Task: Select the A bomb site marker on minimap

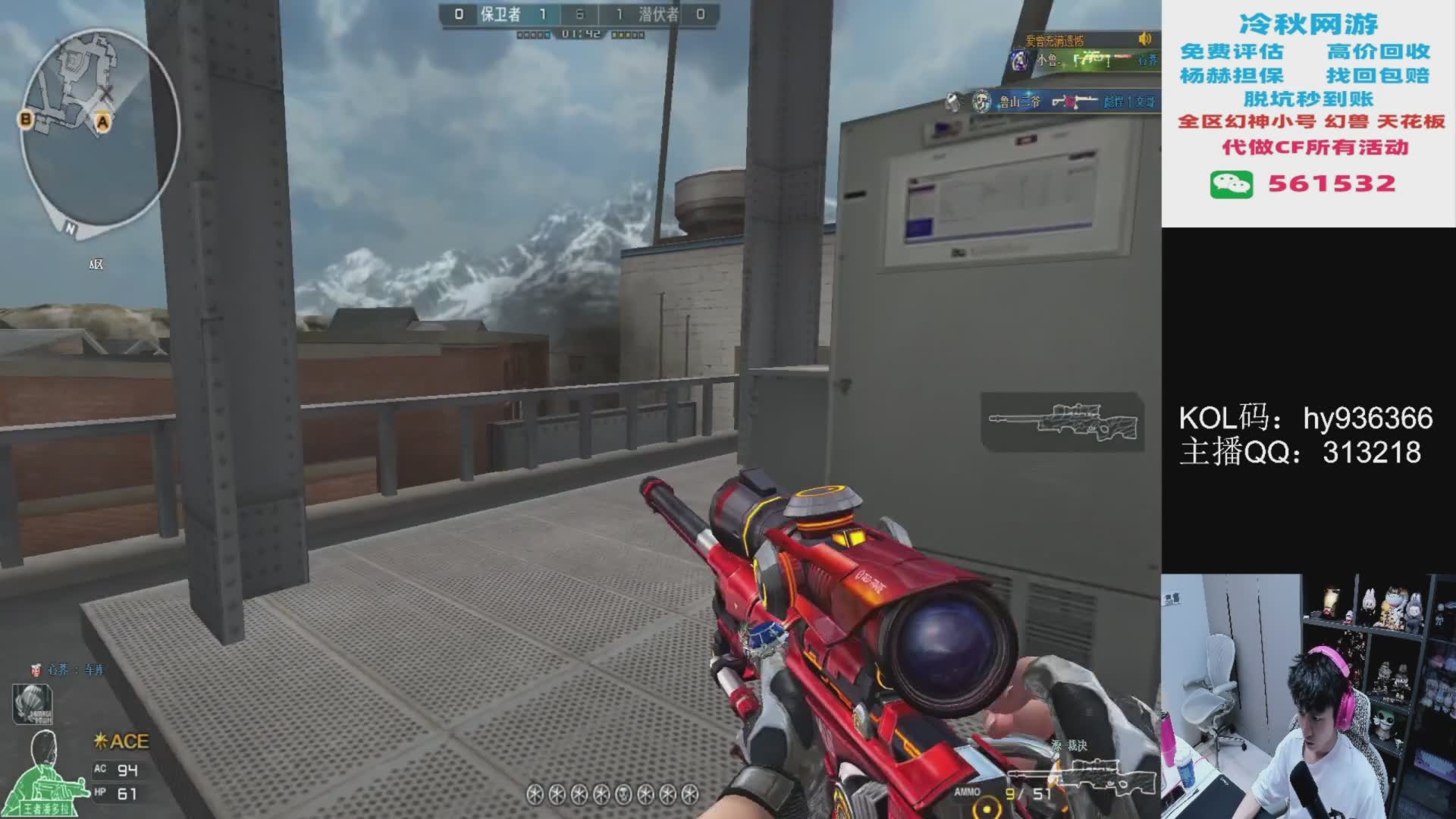Action: (x=102, y=122)
